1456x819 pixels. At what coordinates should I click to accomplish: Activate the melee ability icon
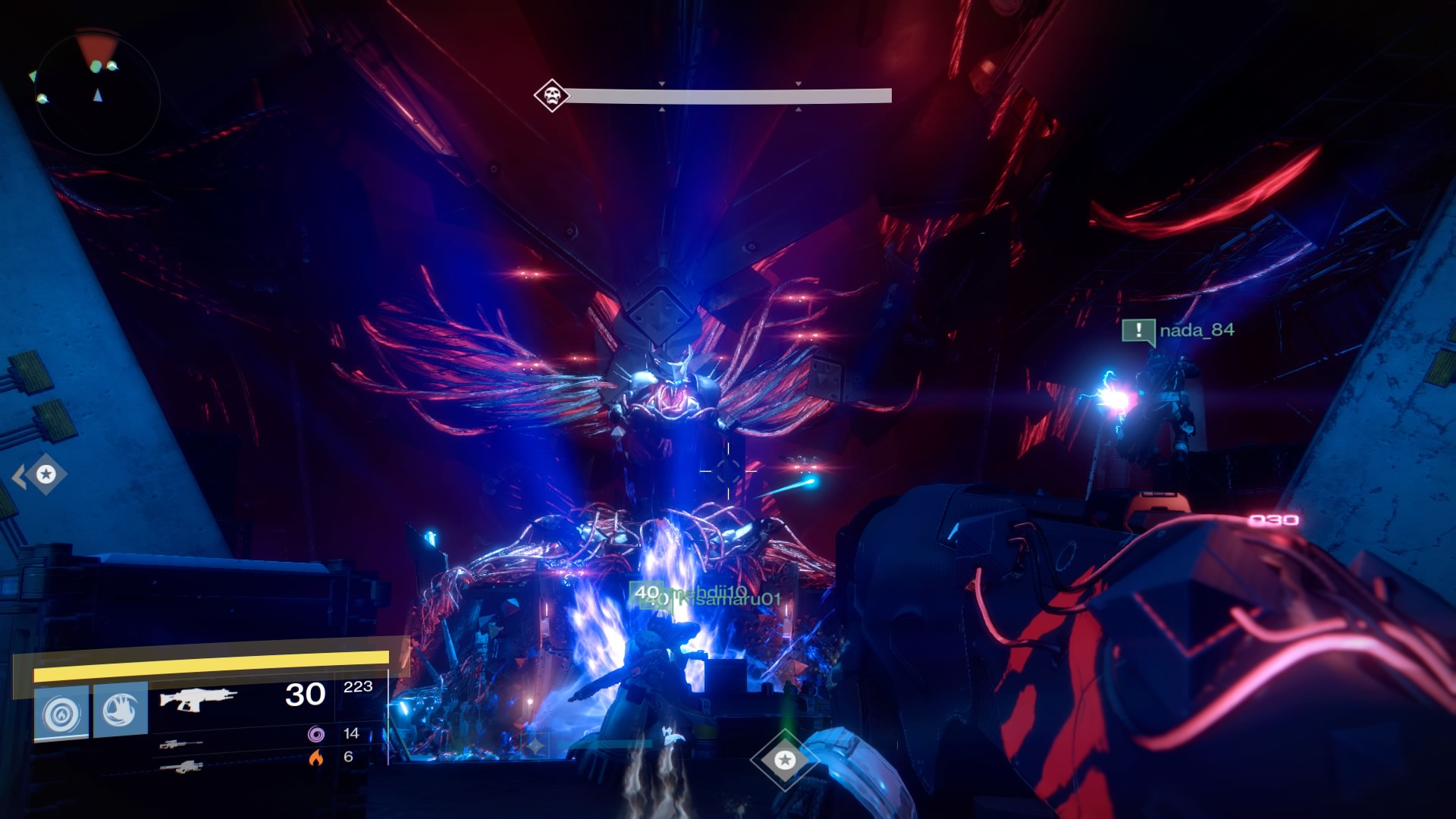121,710
